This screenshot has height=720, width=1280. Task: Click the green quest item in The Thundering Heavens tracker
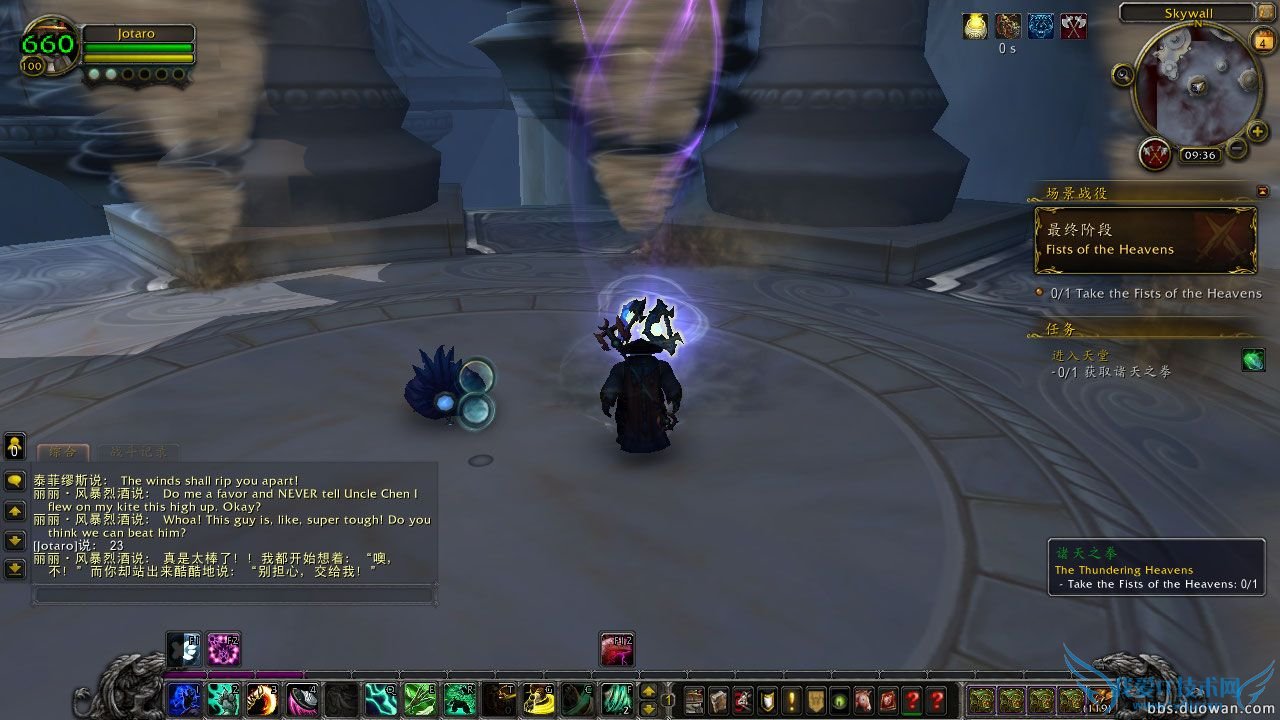(x=1254, y=361)
